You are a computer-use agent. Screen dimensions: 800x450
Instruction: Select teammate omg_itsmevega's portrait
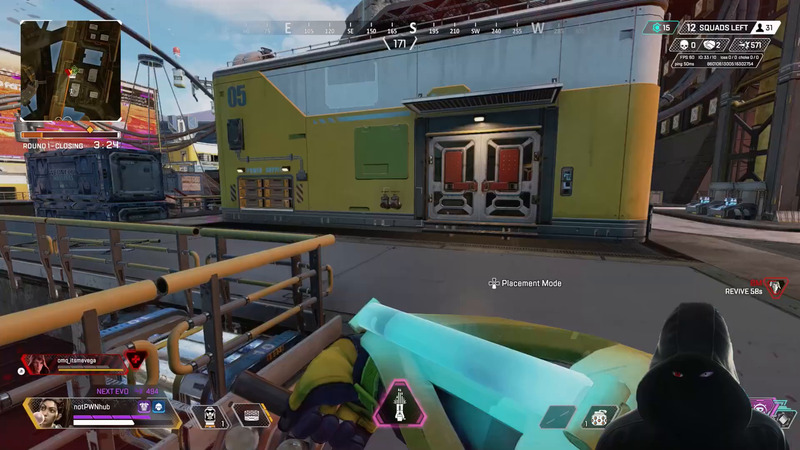click(x=36, y=364)
